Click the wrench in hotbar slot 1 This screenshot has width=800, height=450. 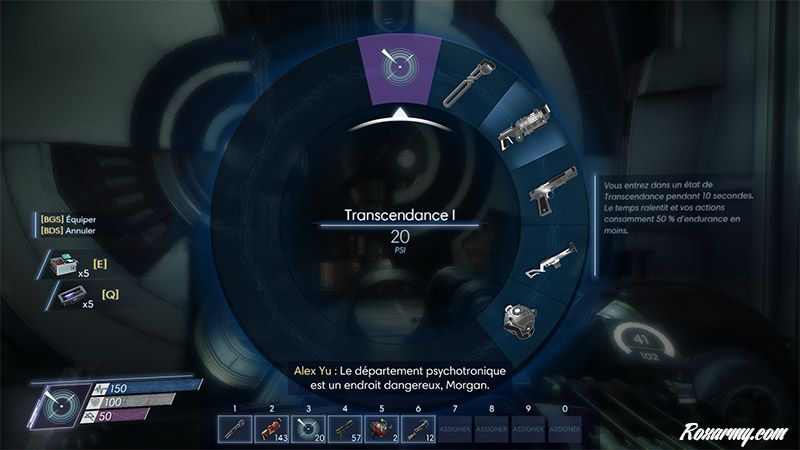pos(235,428)
